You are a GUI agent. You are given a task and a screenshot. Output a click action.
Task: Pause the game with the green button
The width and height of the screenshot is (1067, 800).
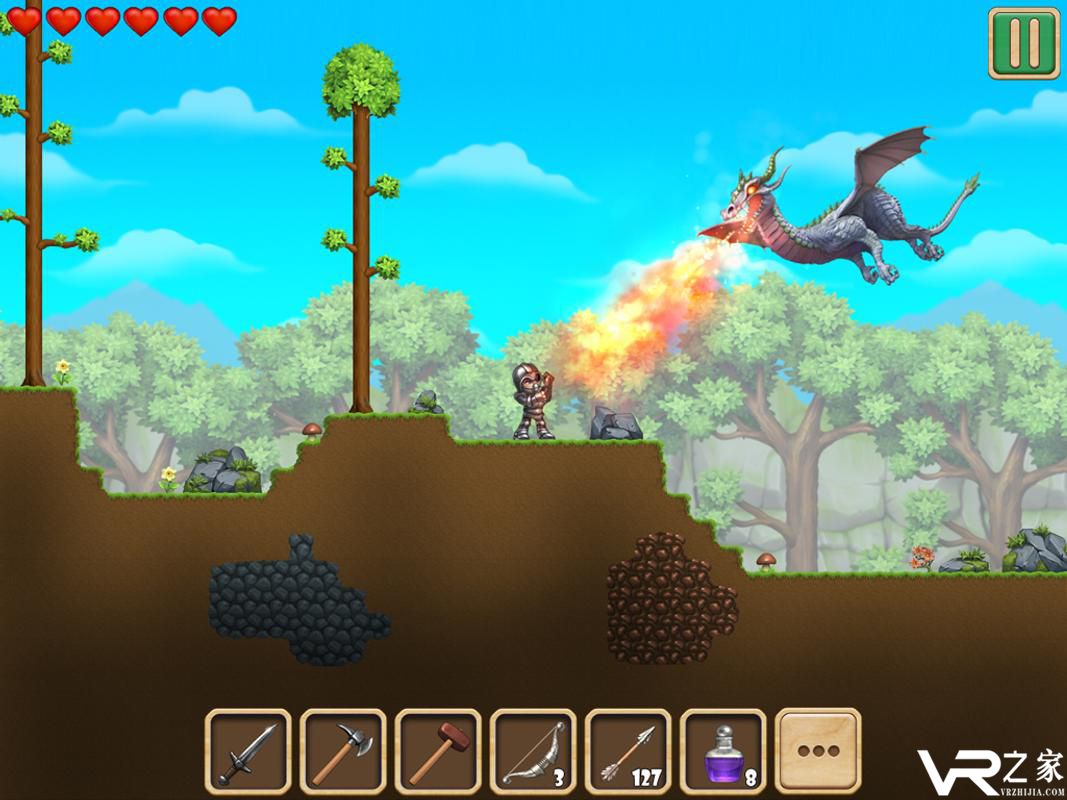click(1023, 43)
